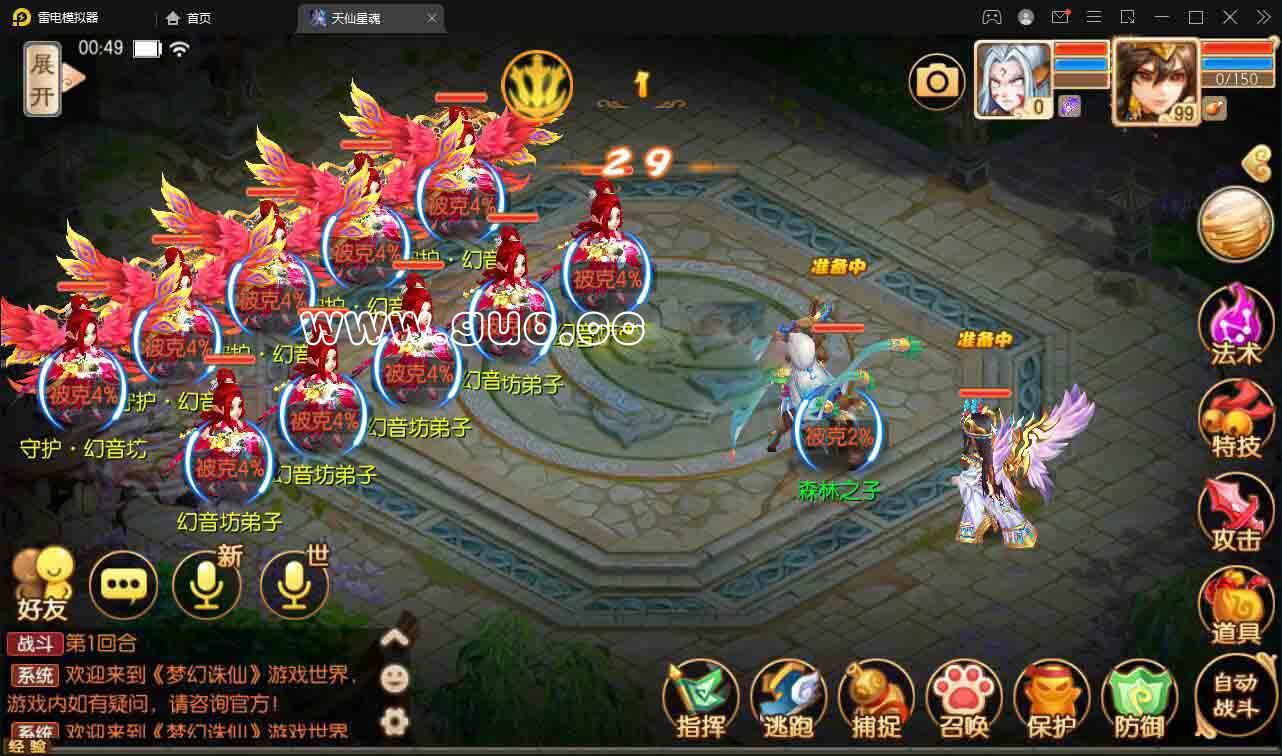Open the 特技 special skills menu
Image resolution: width=1282 pixels, height=756 pixels.
[x=1235, y=418]
